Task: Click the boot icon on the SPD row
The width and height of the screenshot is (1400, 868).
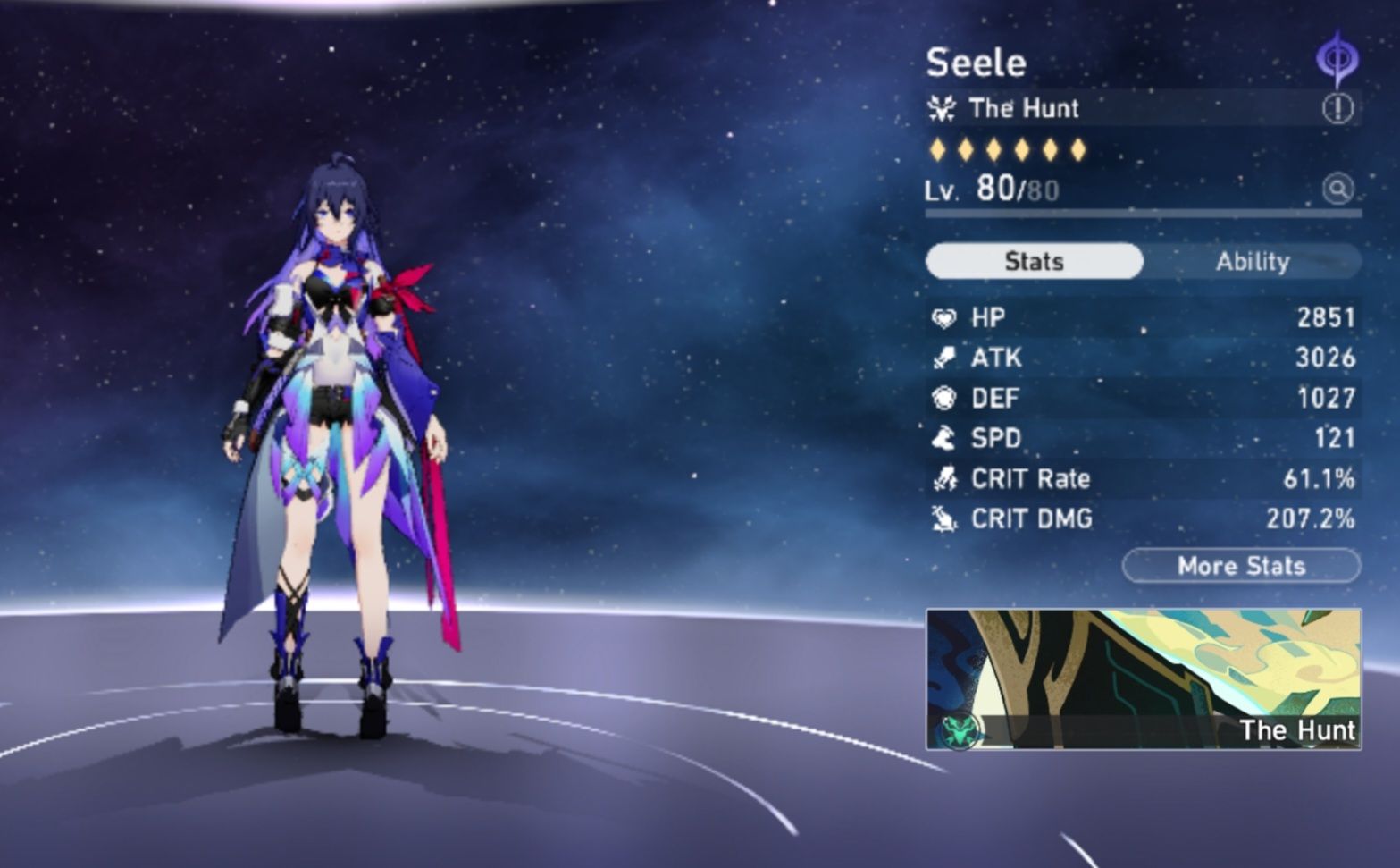Action: [946, 438]
